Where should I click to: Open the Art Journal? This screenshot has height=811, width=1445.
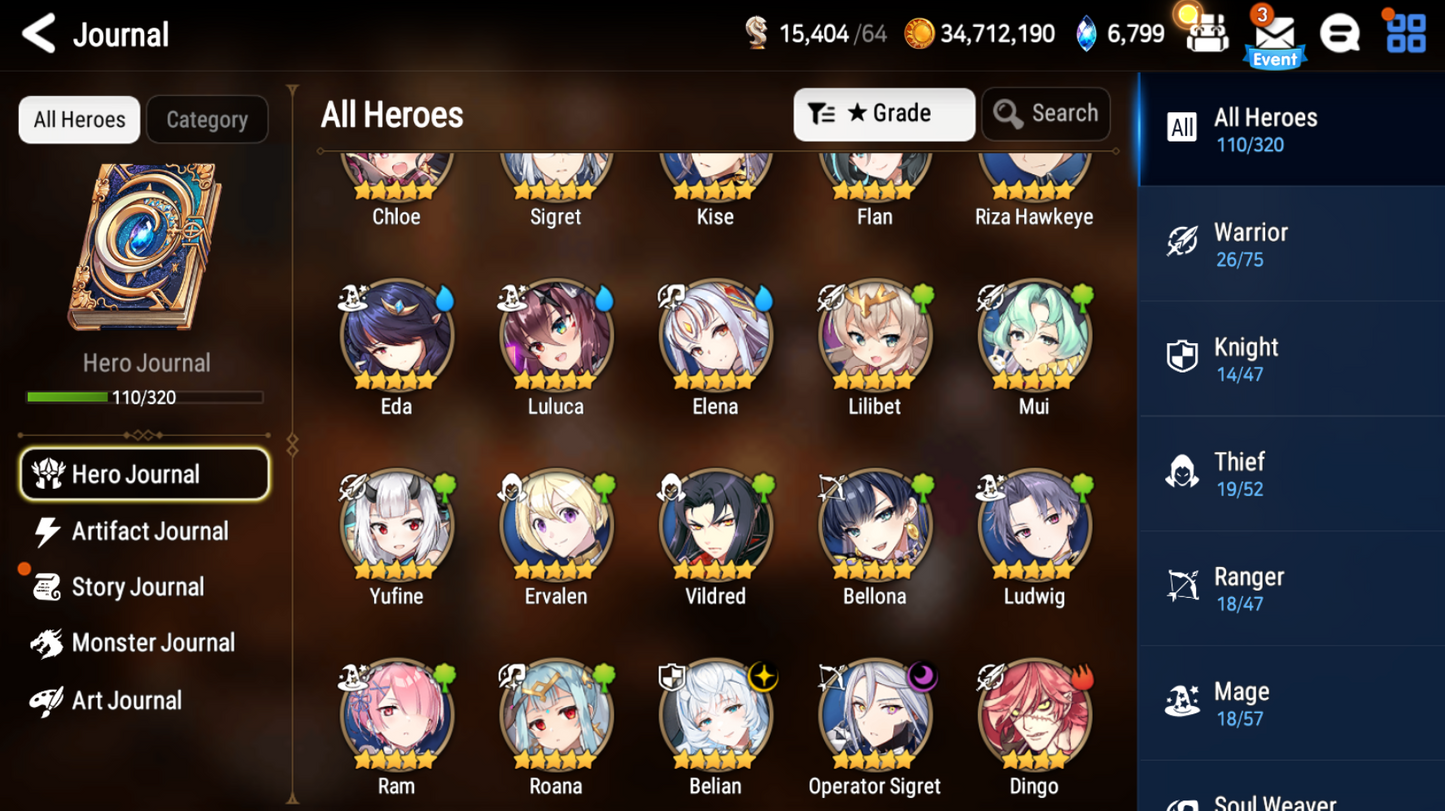click(126, 700)
